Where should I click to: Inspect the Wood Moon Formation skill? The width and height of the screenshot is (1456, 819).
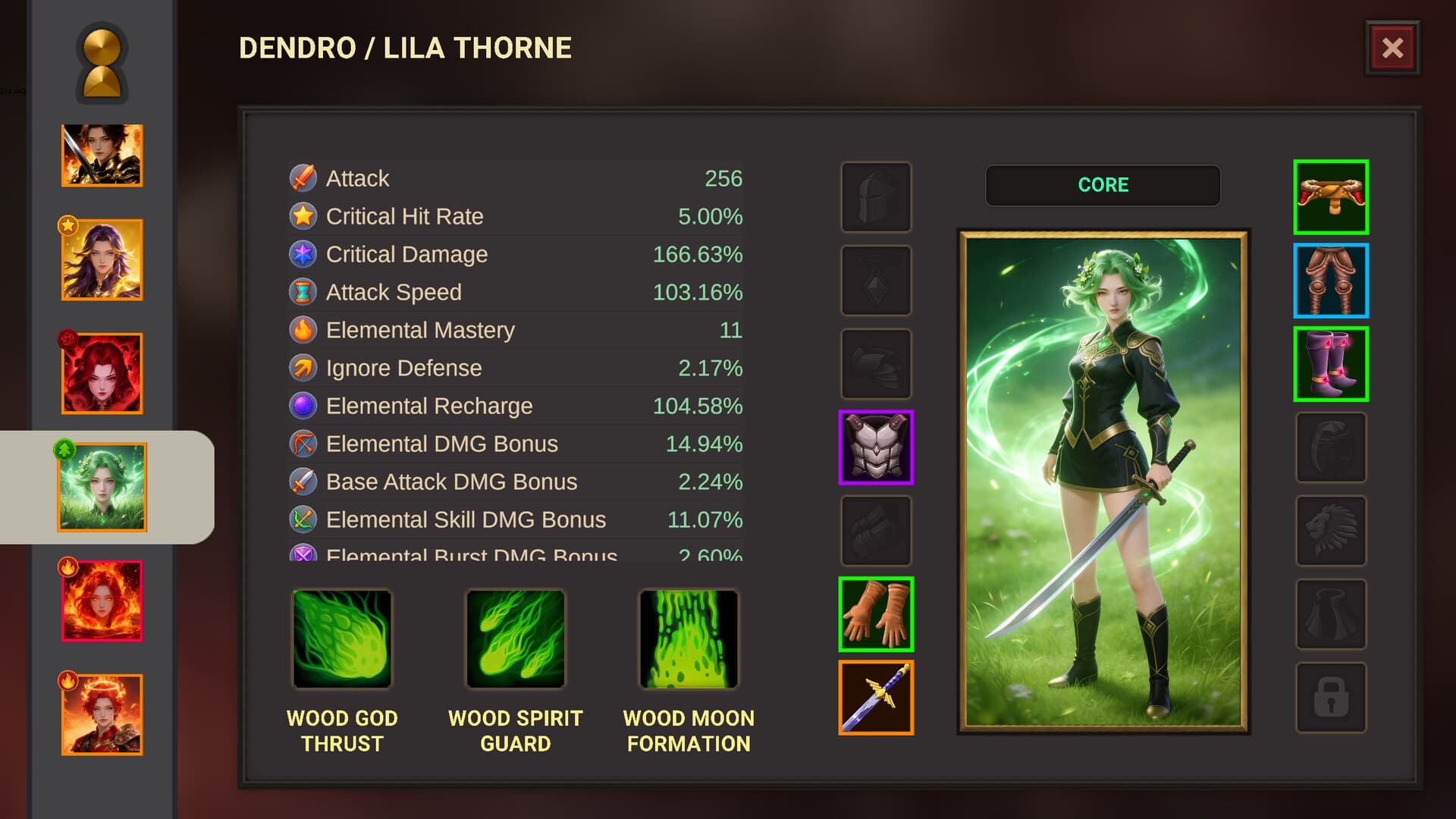point(687,639)
